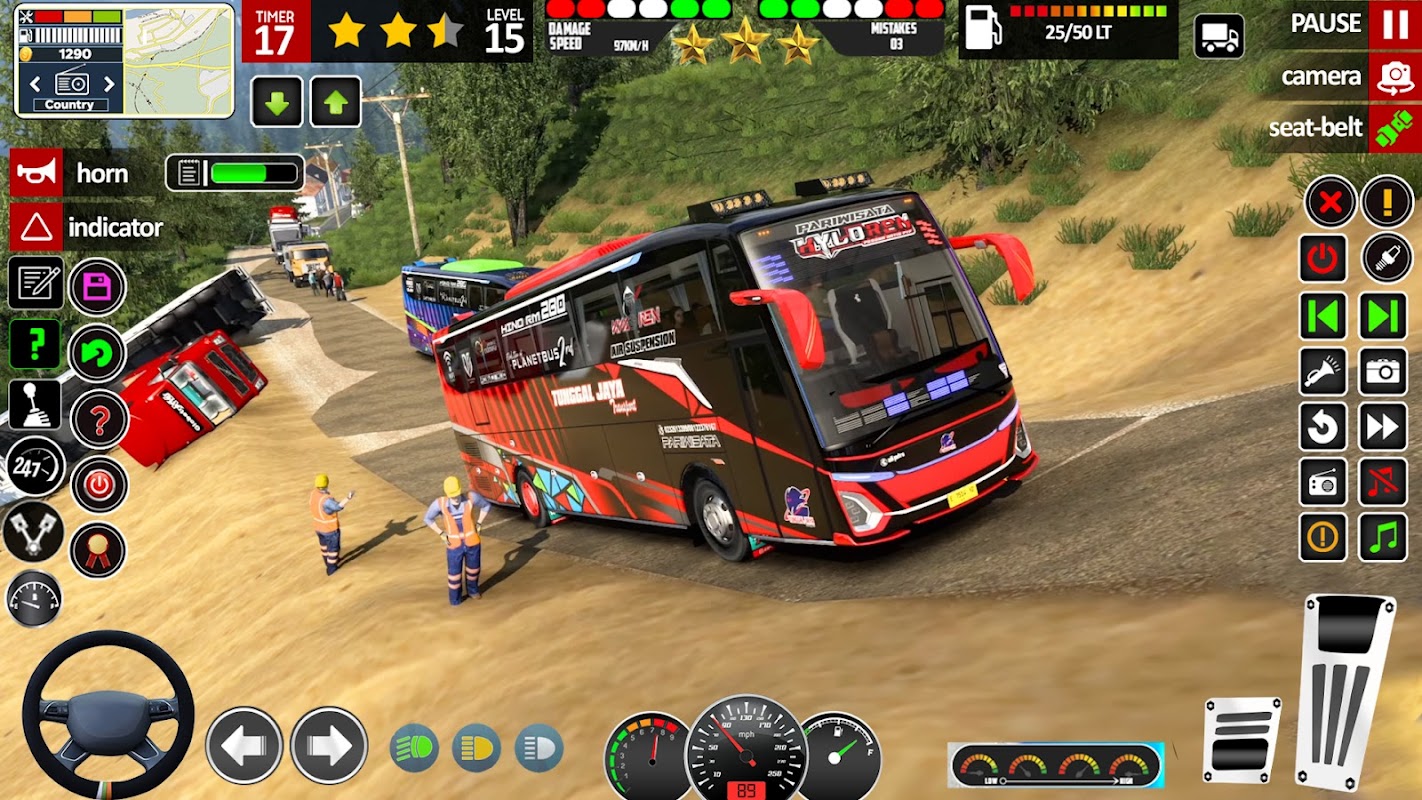
Task: Activate the indicator triangle button
Action: (x=37, y=227)
